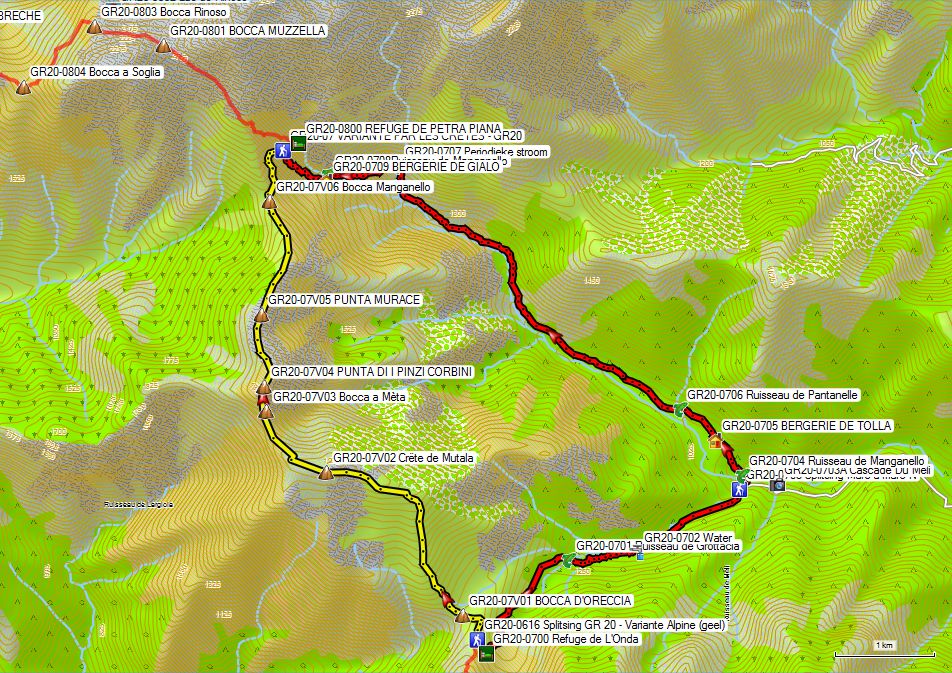
Task: Pick the Bocca d'Oreccia summit marker
Action: [461, 616]
